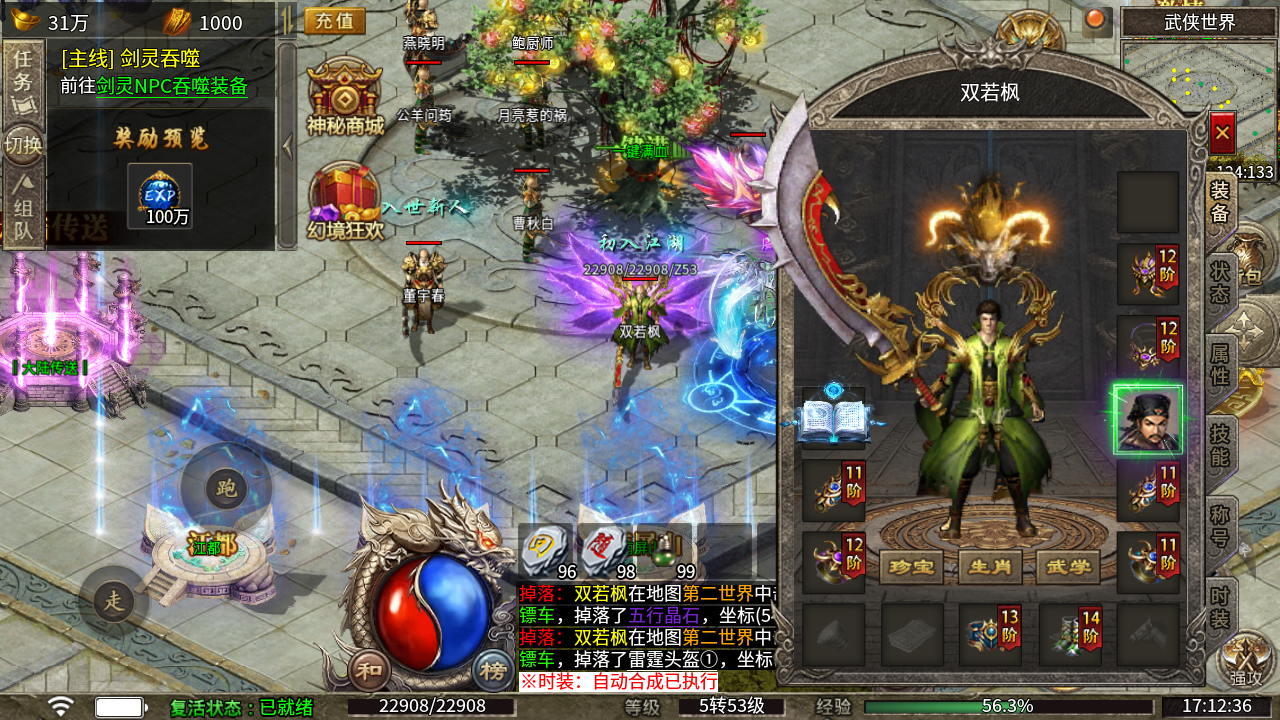Select the glowing book equipment slot

pos(833,418)
